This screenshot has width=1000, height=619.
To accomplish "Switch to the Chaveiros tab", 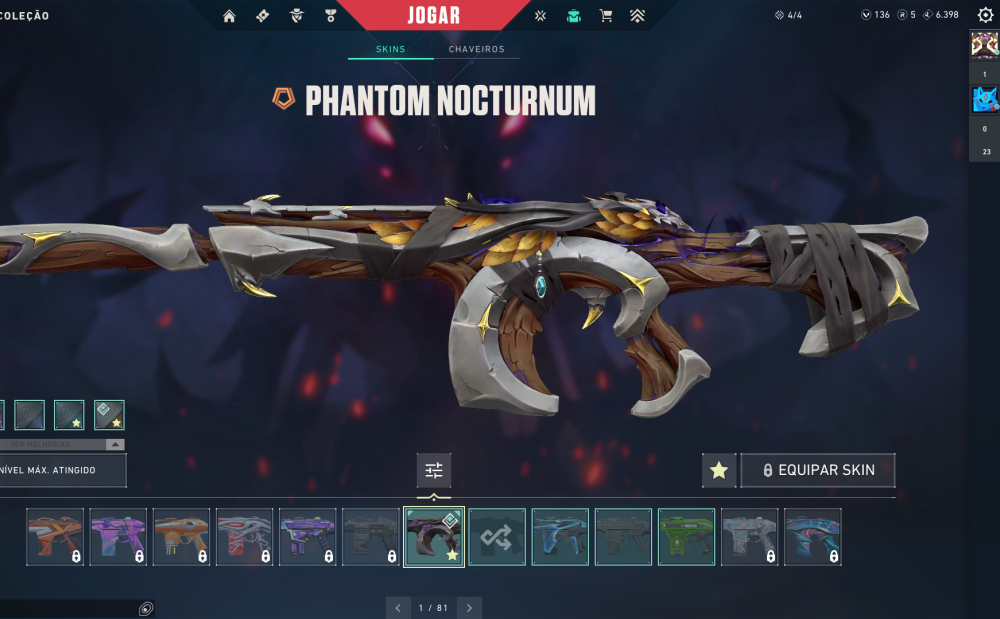I will coord(476,49).
